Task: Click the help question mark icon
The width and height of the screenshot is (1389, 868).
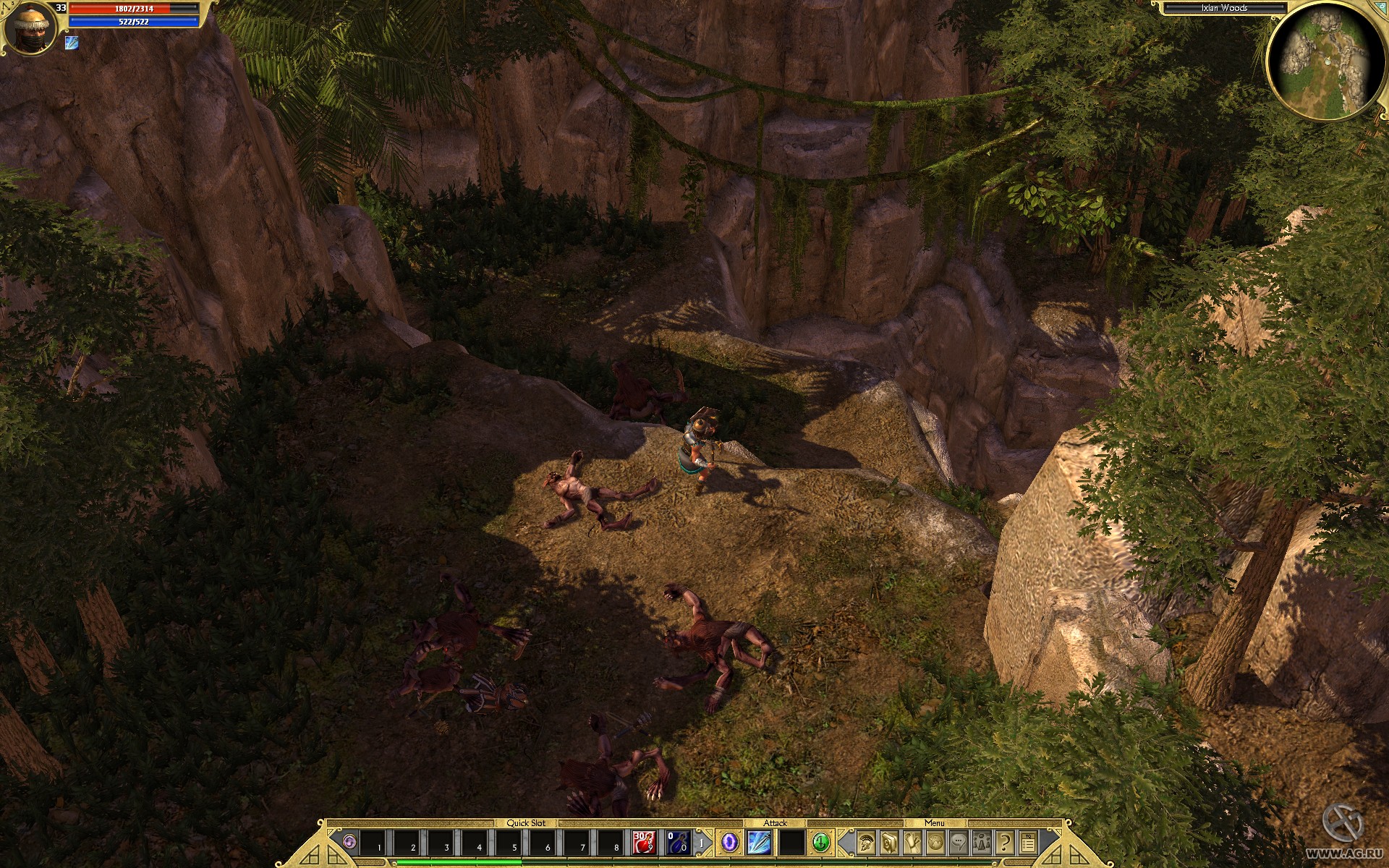Action: click(x=1005, y=842)
